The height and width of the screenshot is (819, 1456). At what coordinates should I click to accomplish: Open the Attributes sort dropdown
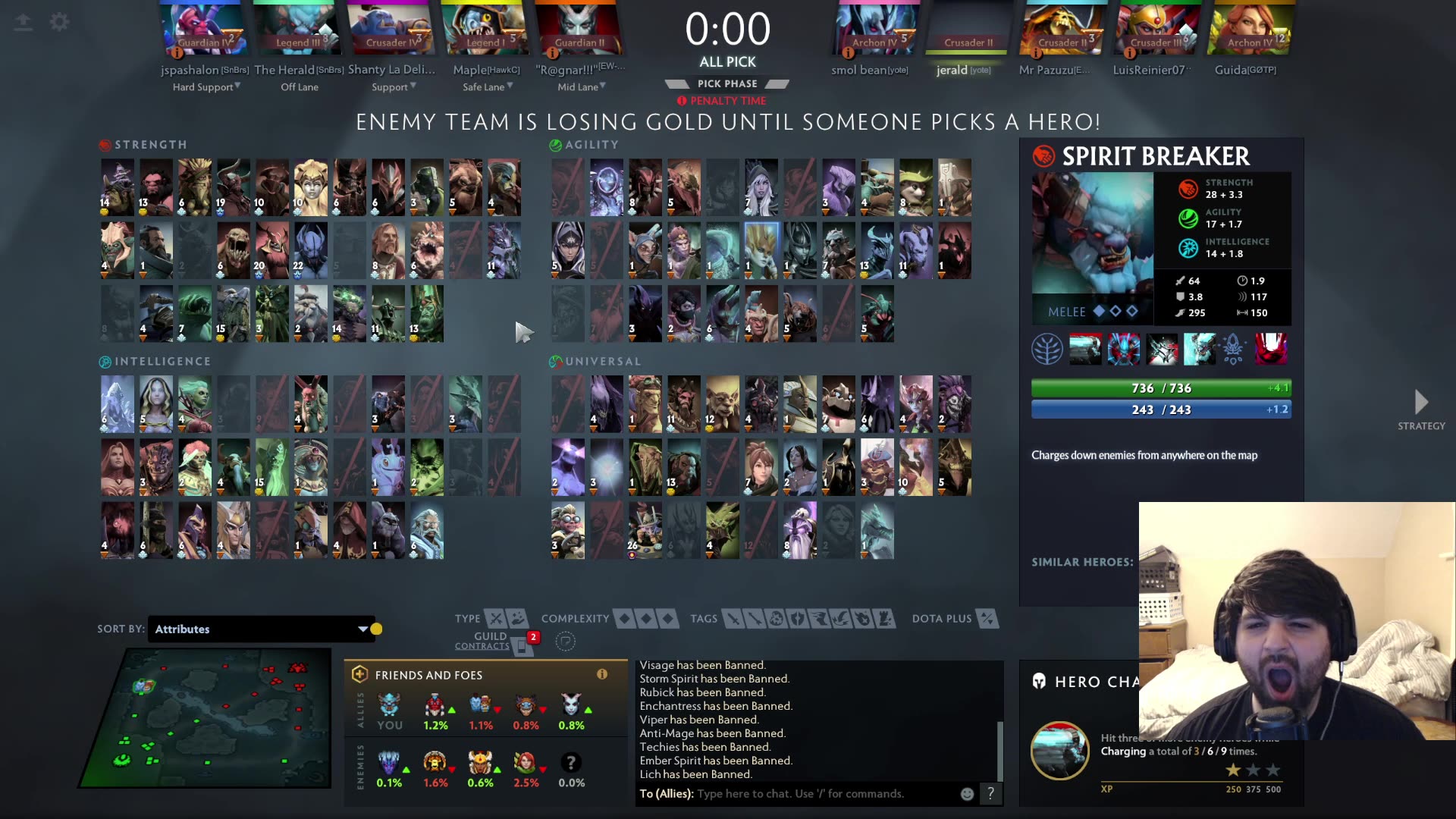(x=262, y=629)
